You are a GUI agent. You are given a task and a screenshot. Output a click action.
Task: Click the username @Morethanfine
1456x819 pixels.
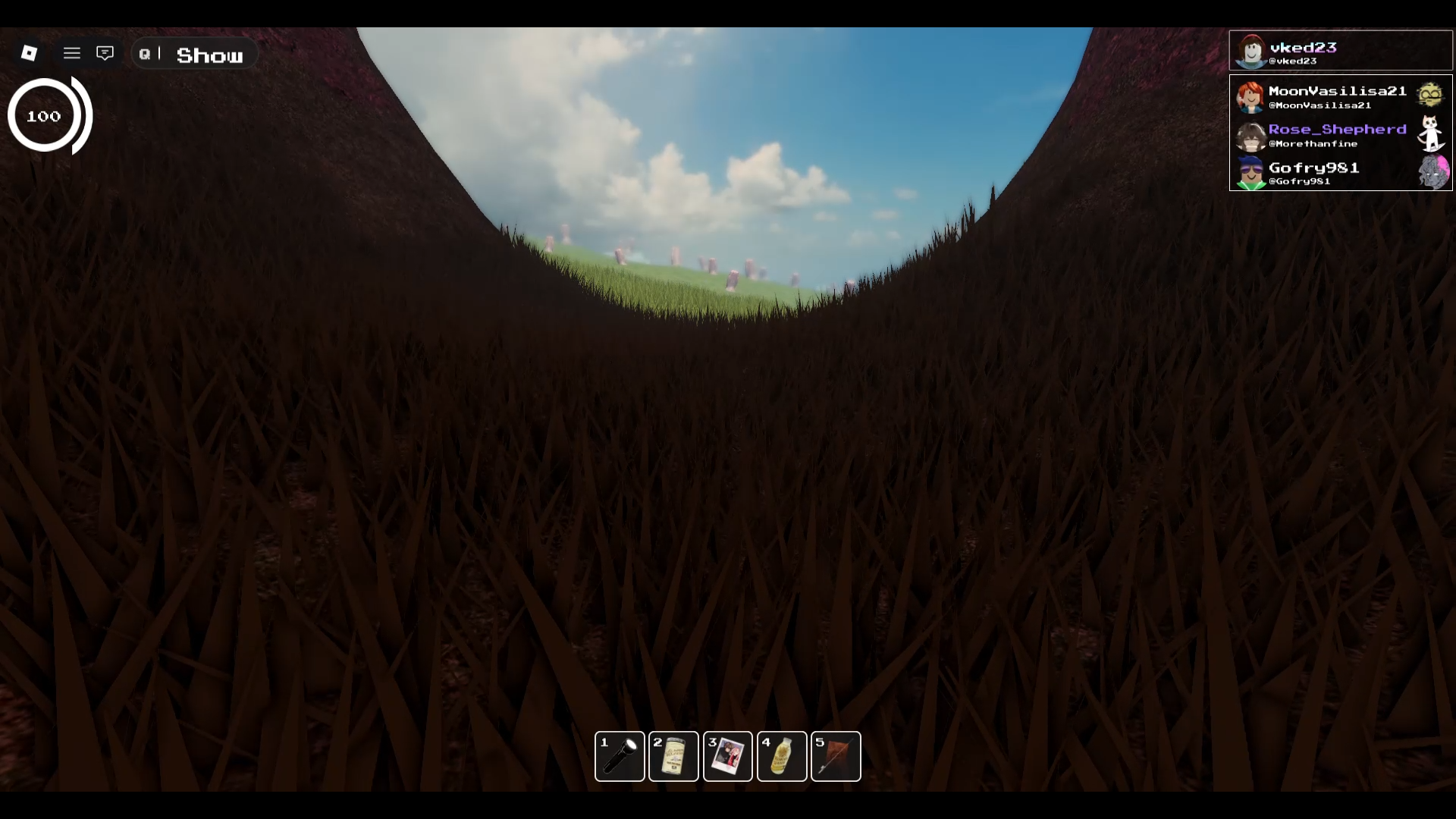[1315, 143]
